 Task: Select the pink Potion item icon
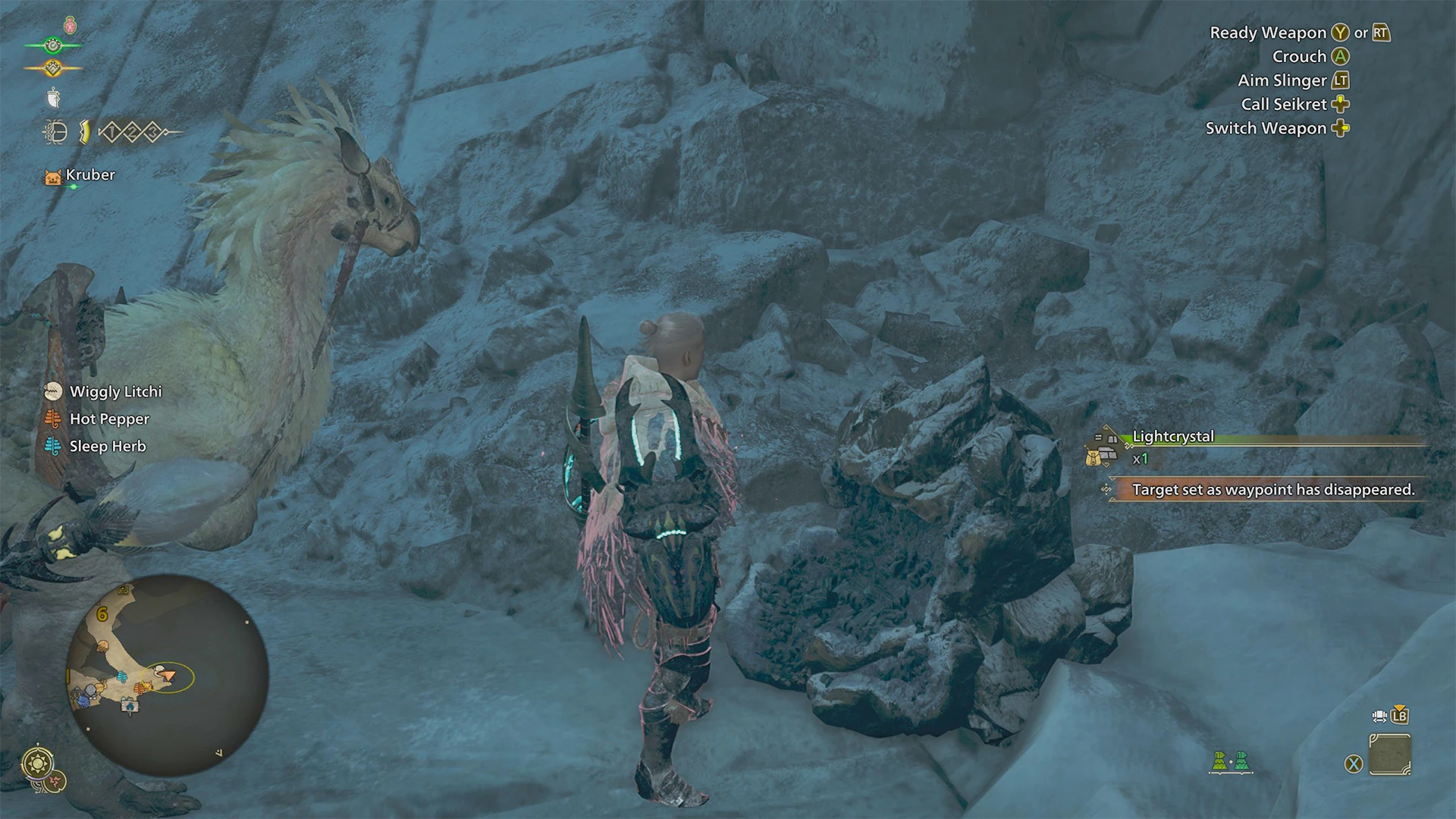69,24
